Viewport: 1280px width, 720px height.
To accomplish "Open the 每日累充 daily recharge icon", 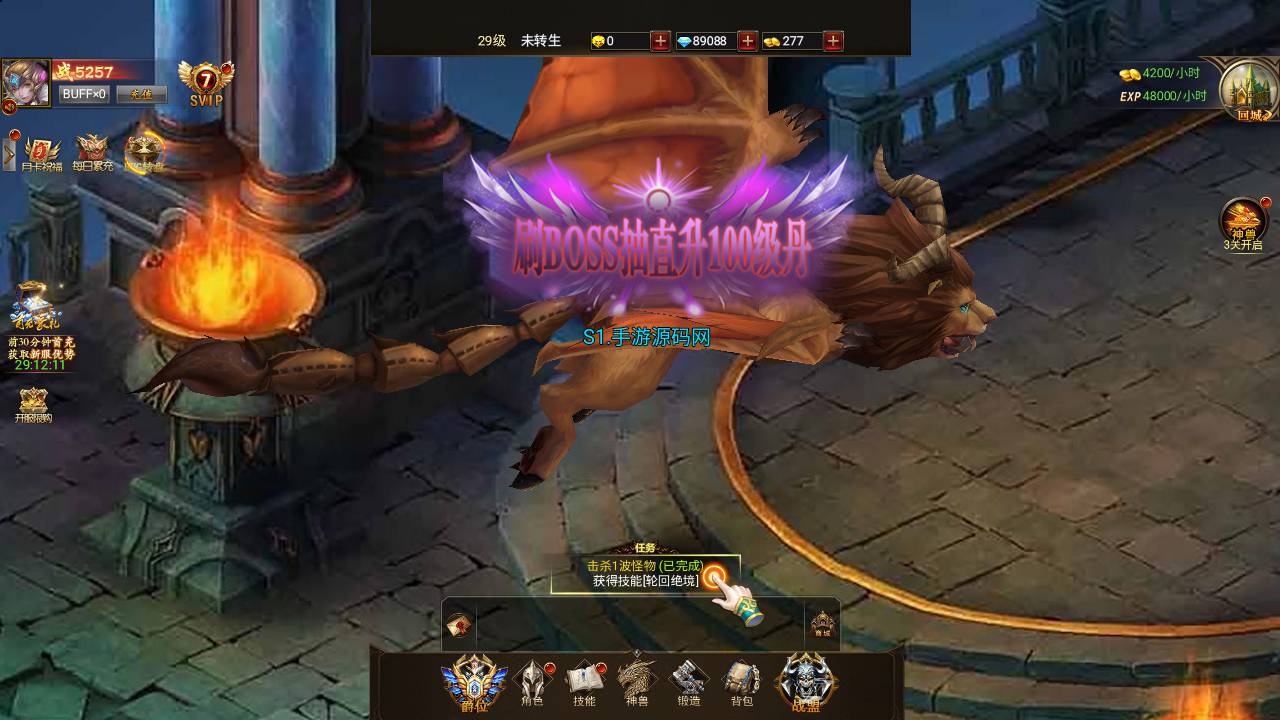I will (92, 152).
